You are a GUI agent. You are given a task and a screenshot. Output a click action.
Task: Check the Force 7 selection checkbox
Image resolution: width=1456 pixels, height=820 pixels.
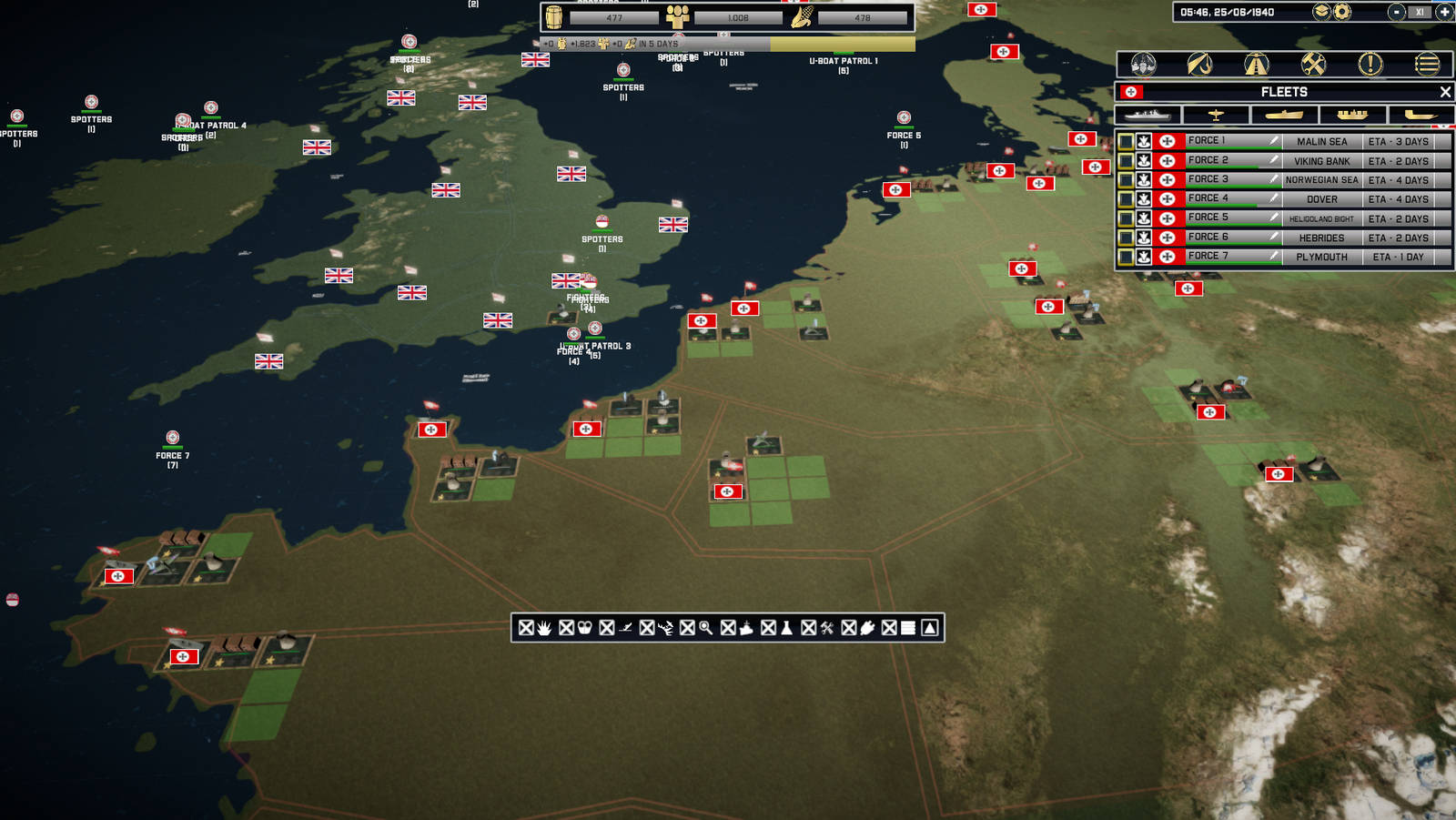(1127, 257)
